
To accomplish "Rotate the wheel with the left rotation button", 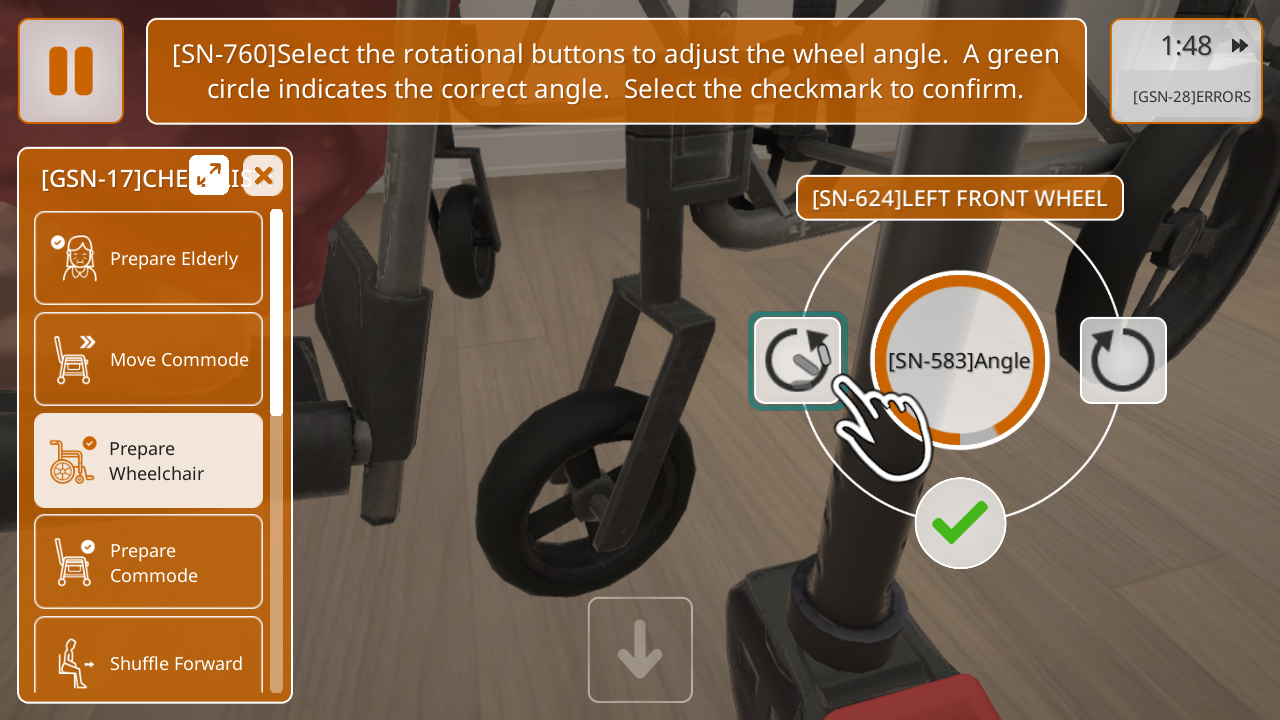I will 797,360.
